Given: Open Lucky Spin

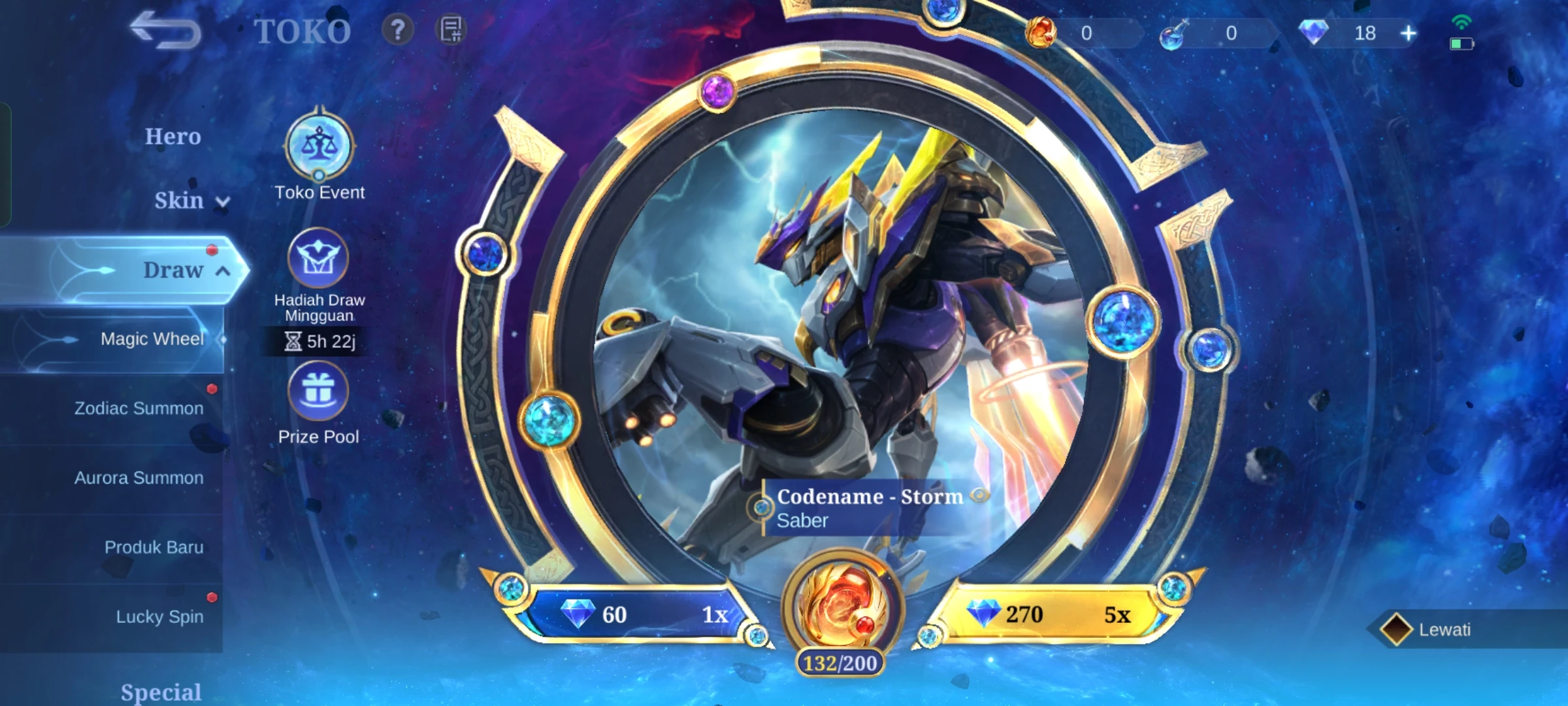Looking at the screenshot, I should pyautogui.click(x=159, y=616).
